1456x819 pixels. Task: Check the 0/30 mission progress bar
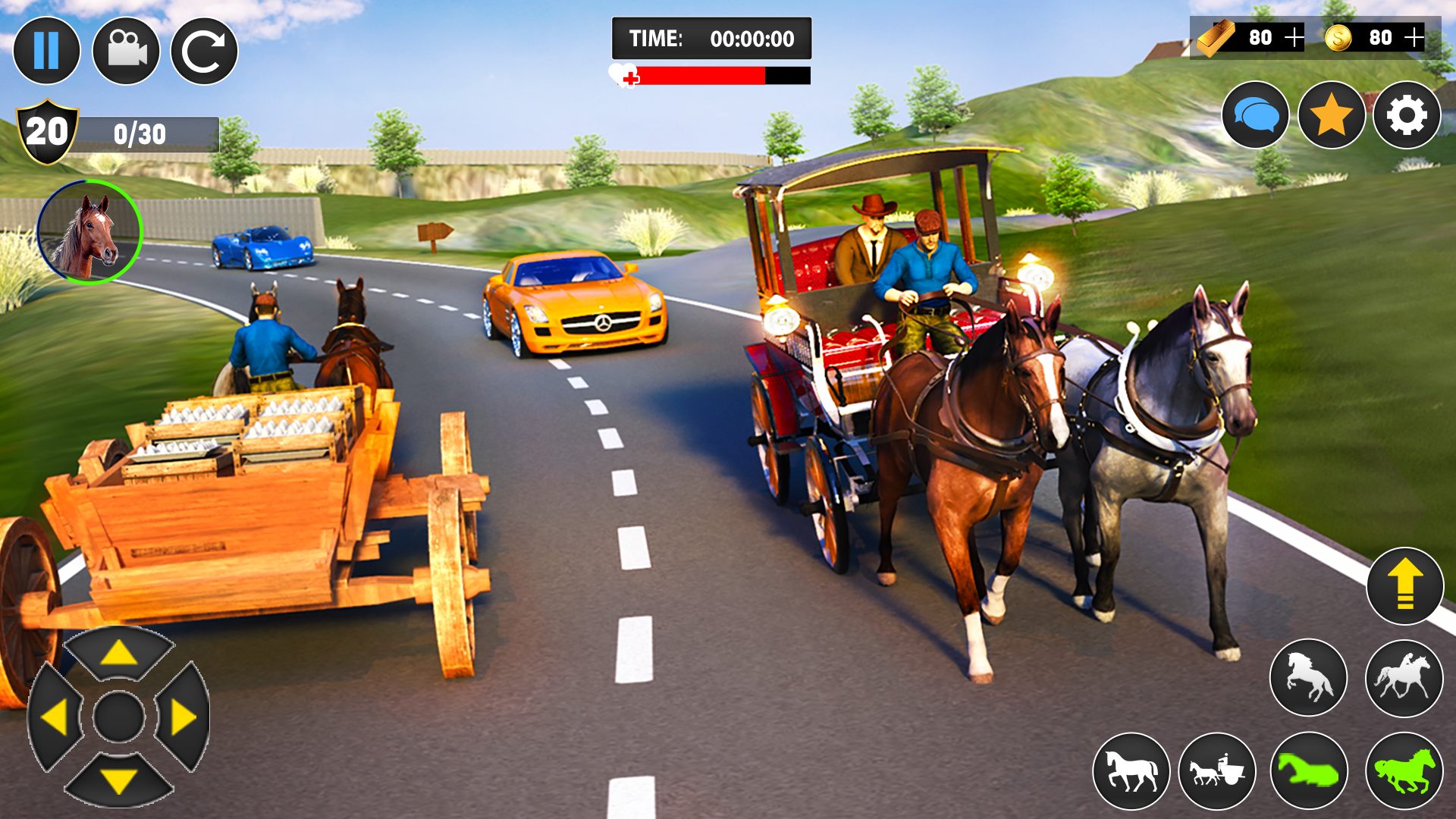[x=144, y=135]
